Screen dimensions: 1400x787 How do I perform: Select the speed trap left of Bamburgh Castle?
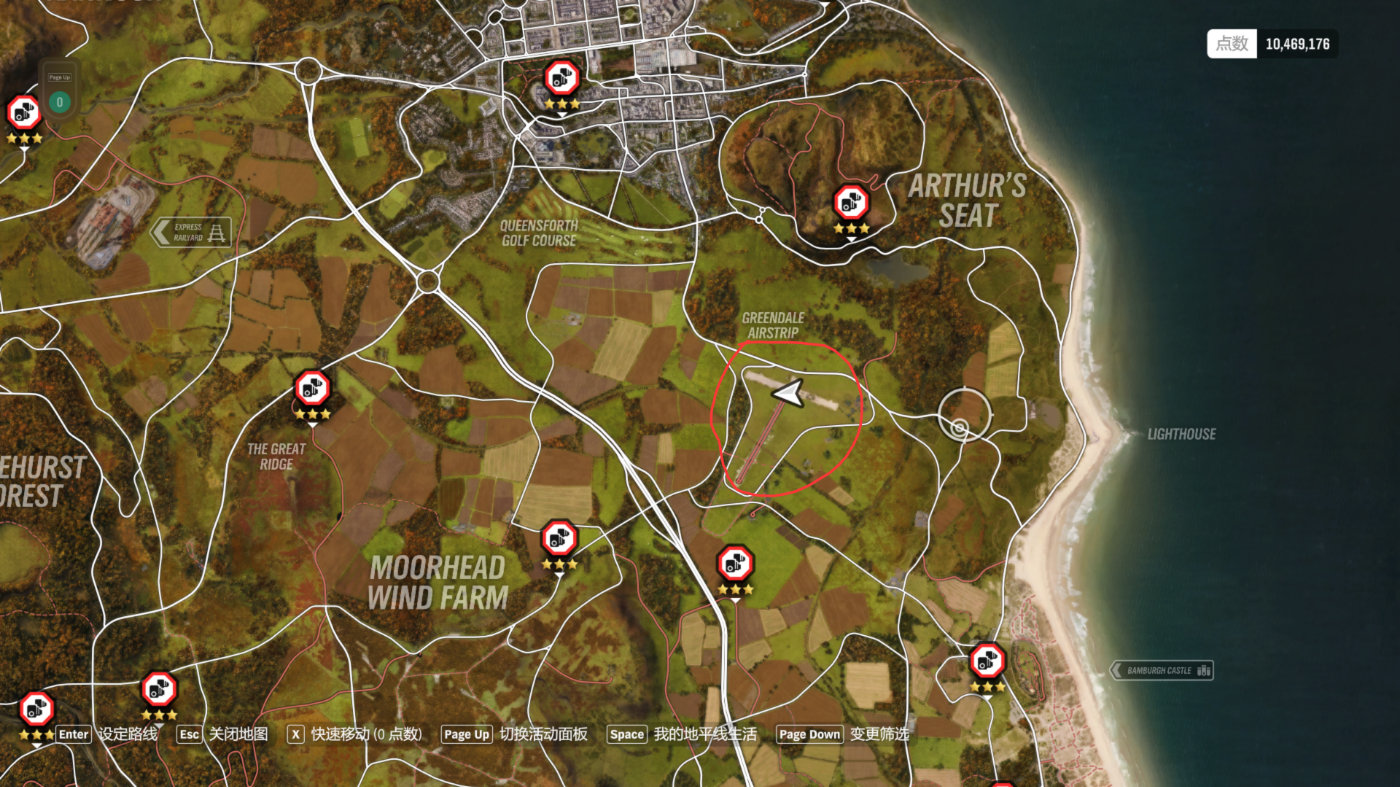tap(987, 661)
